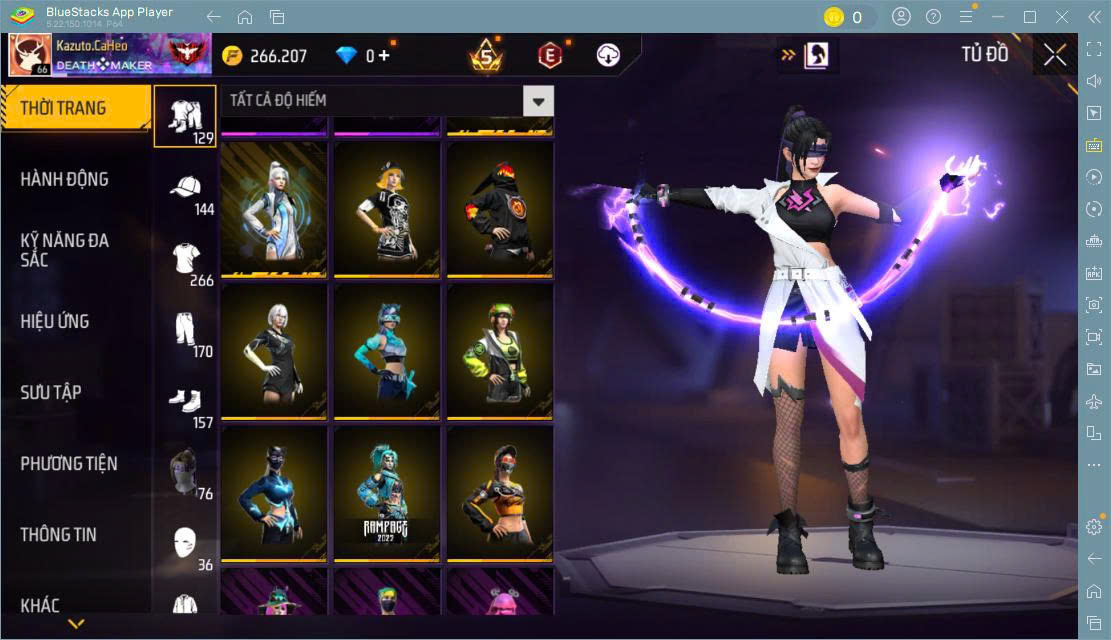The width and height of the screenshot is (1111, 640).
Task: Open the THÔNG TIN section
Action: coord(59,534)
